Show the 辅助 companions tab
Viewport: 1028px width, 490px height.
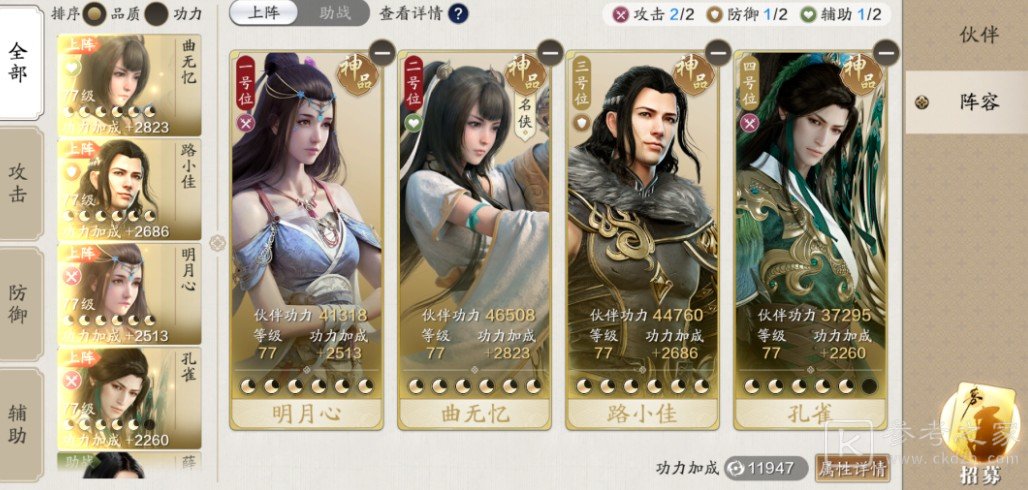pos(19,423)
